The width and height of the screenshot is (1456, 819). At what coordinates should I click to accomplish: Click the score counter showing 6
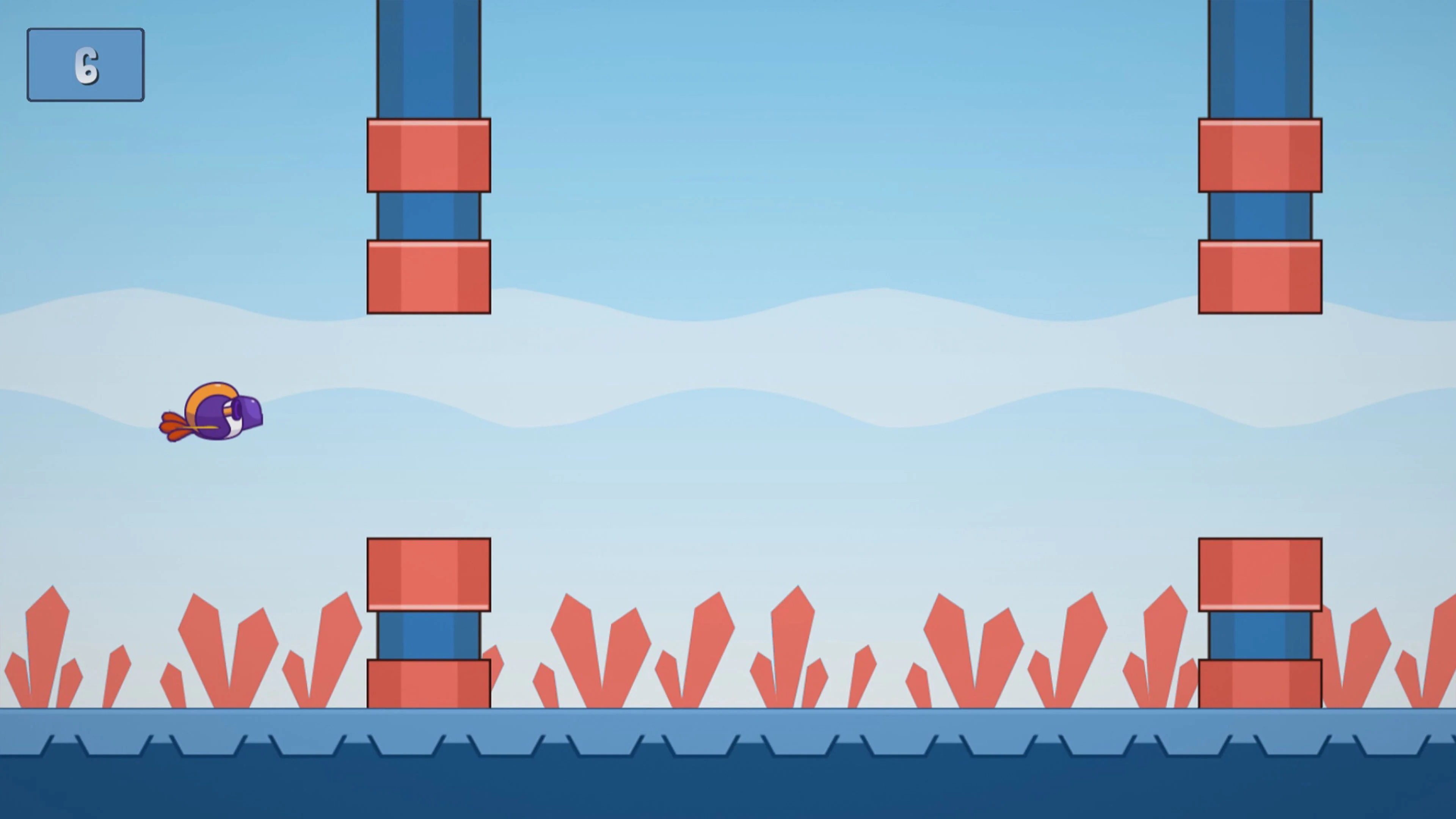(85, 64)
